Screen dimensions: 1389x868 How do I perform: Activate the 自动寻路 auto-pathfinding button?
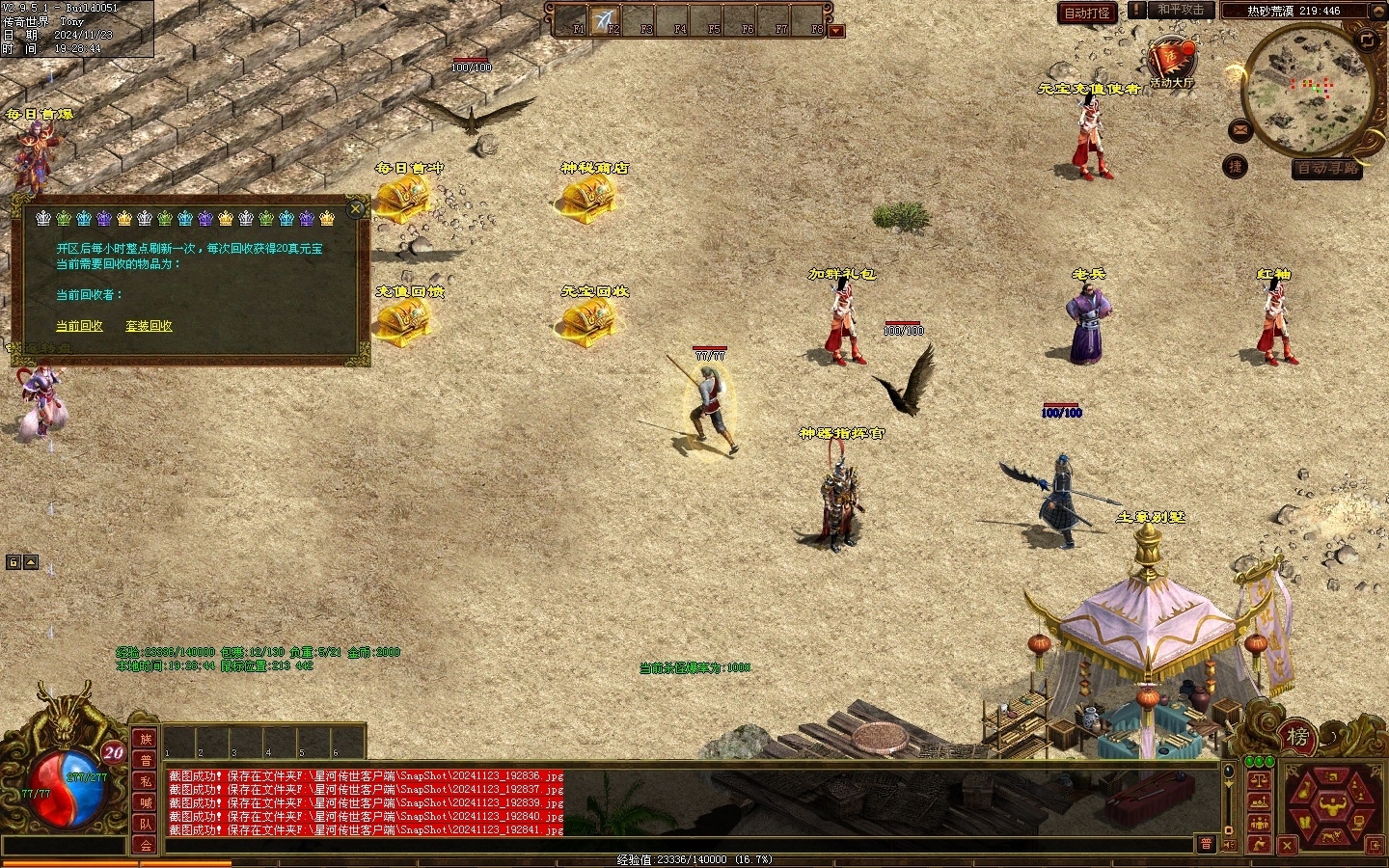pos(1328,168)
